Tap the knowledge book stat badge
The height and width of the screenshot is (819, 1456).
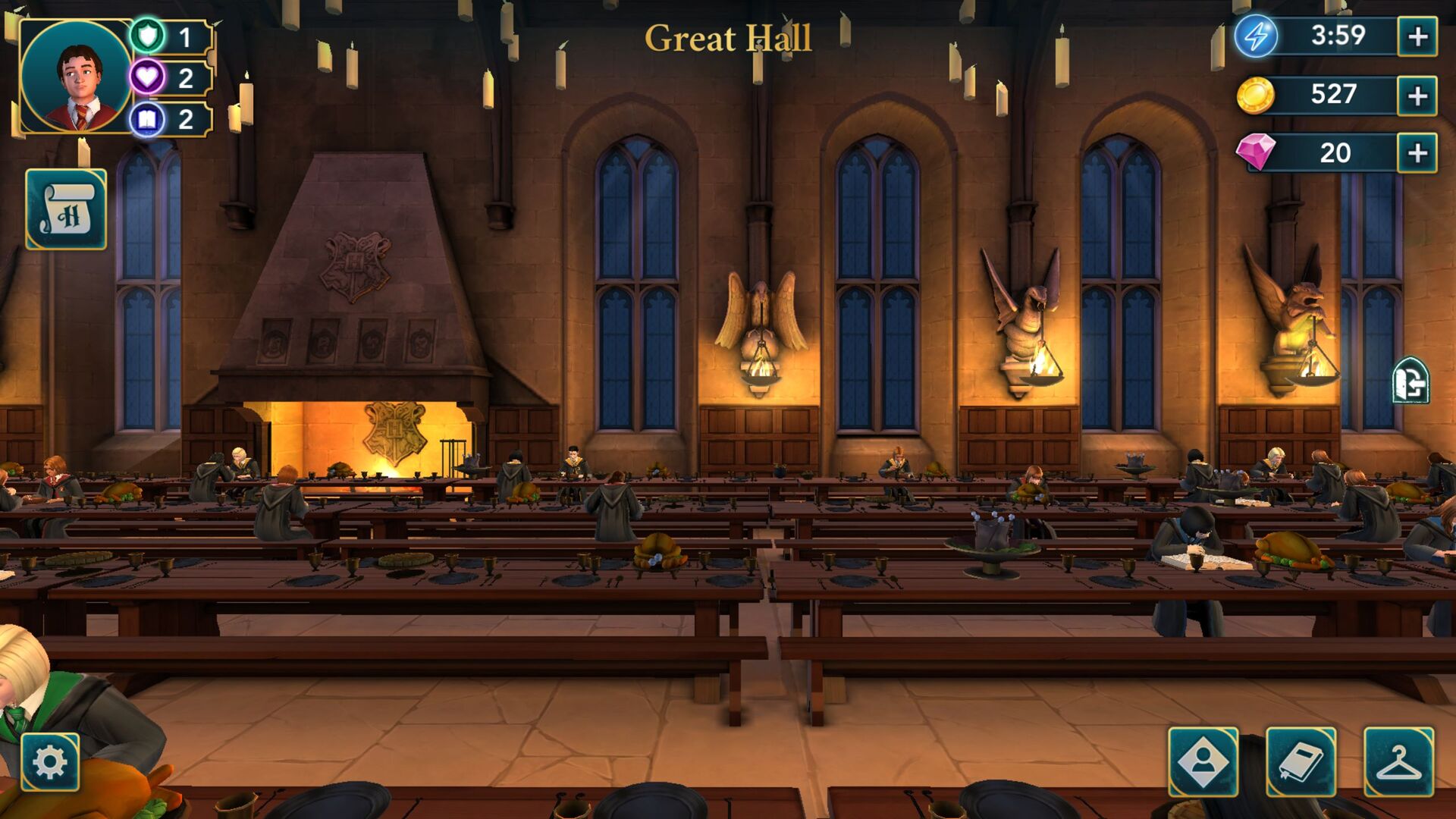click(149, 120)
